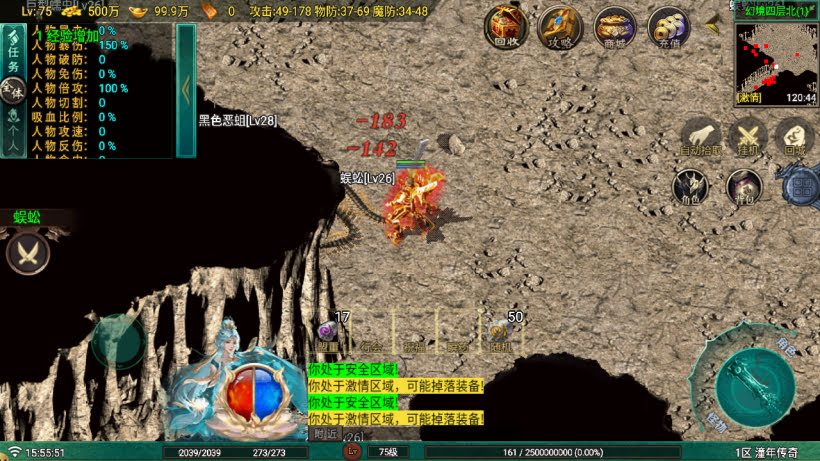The width and height of the screenshot is (820, 461).
Task: Open the 商城 shop
Action: (x=614, y=27)
